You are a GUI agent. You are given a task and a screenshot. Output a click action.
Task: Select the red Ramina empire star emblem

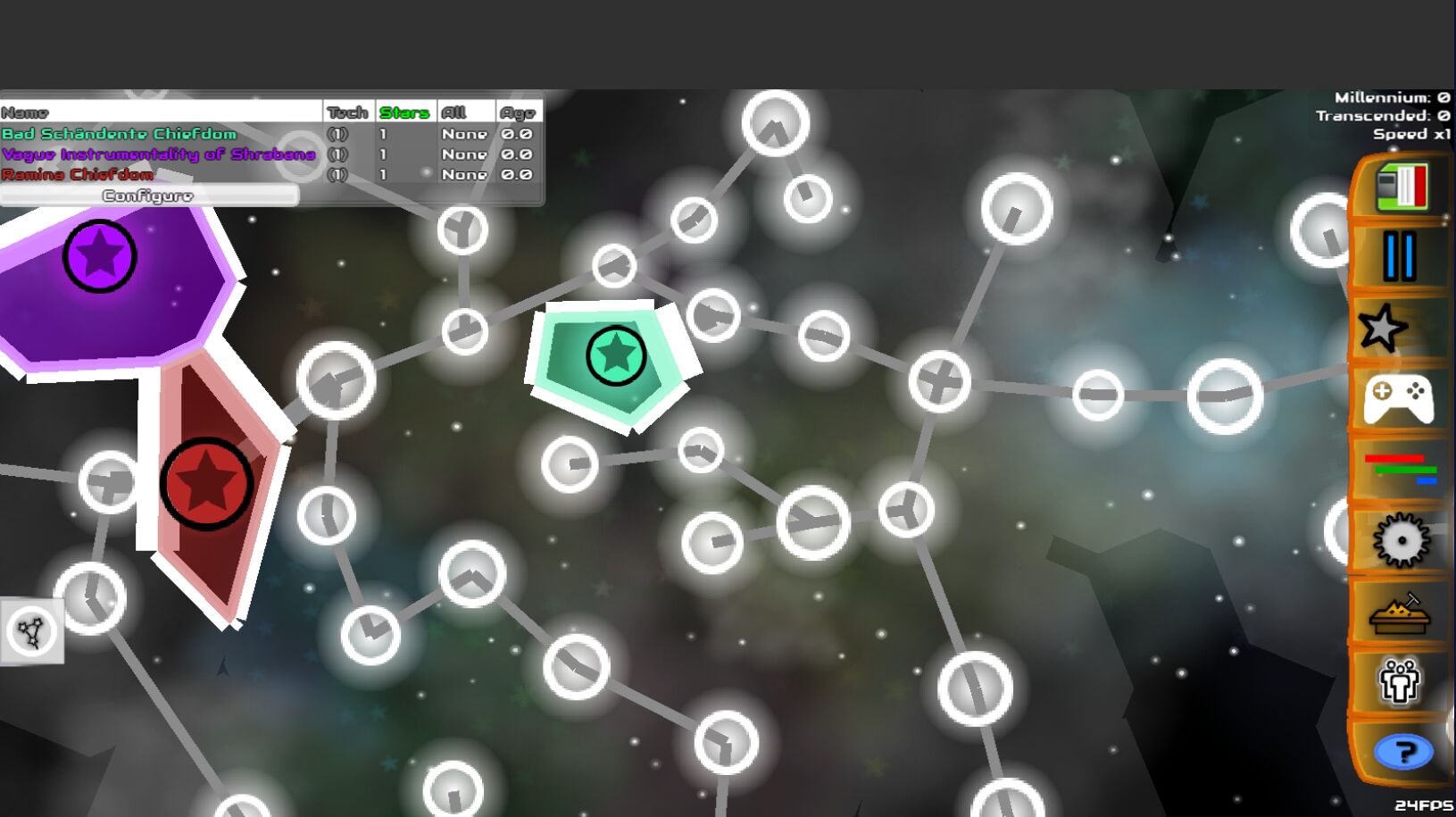pos(208,482)
